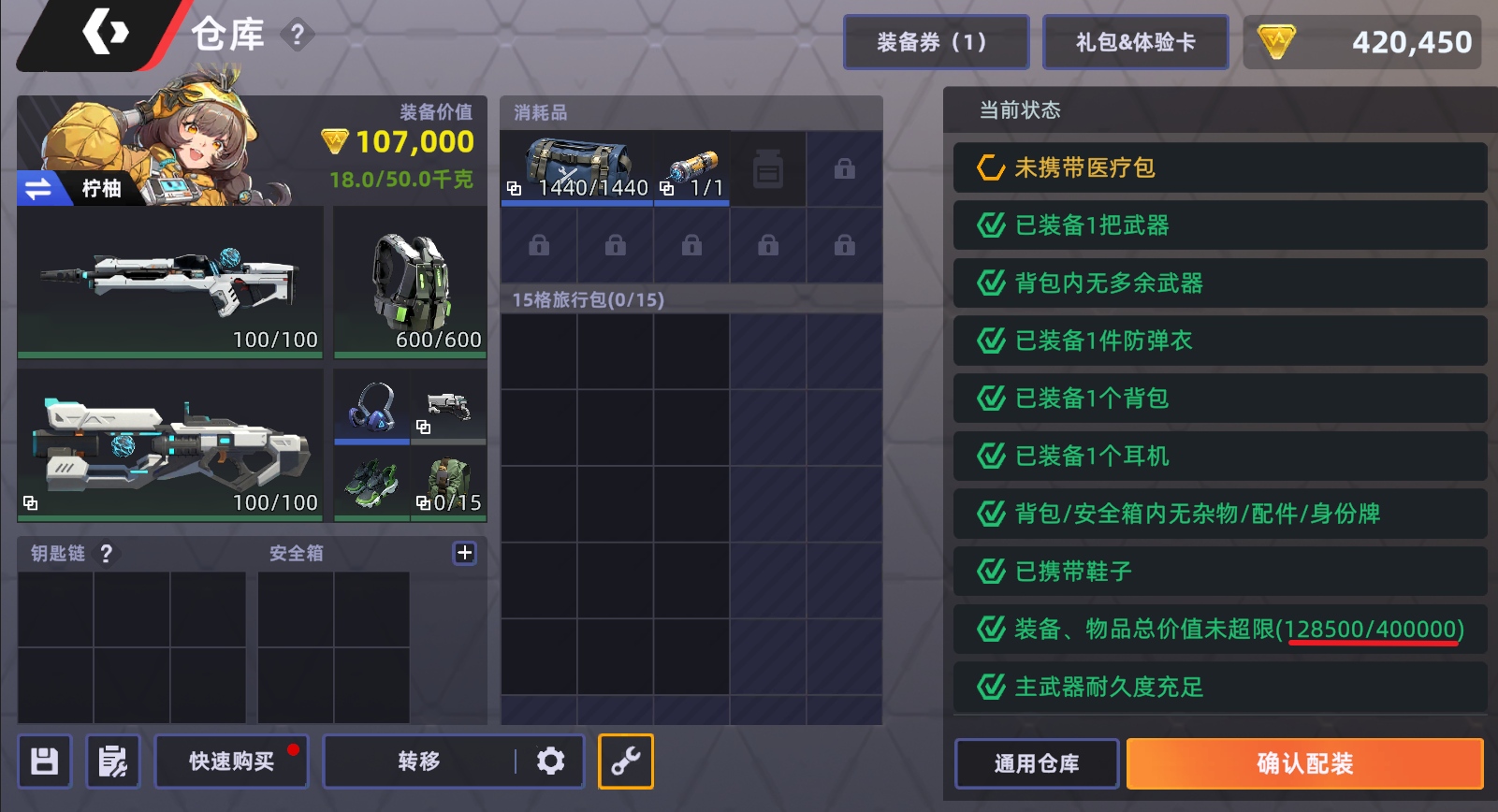
Task: Select the green shoes equipment slot
Action: pos(371,484)
